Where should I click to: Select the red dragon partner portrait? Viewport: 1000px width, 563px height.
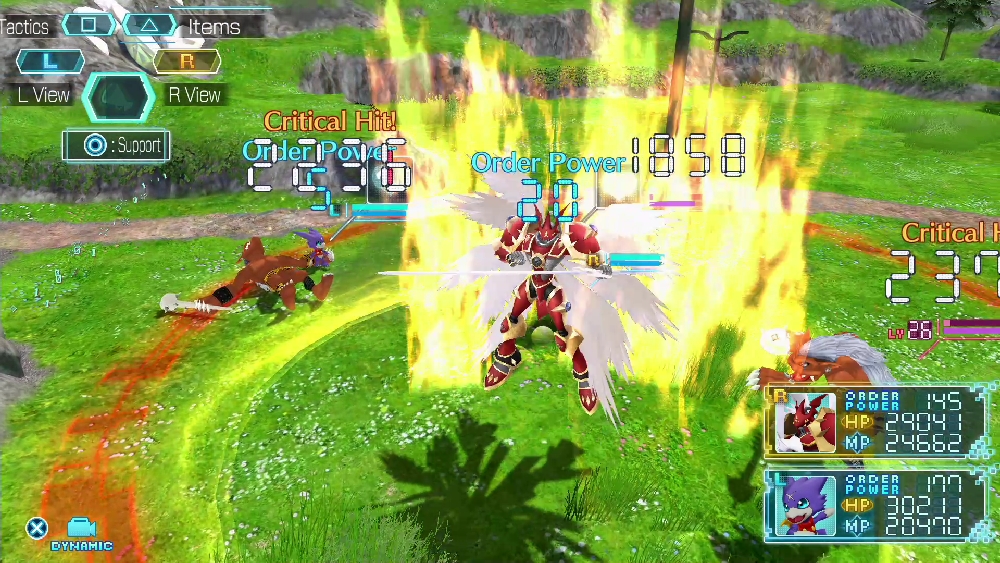point(806,422)
